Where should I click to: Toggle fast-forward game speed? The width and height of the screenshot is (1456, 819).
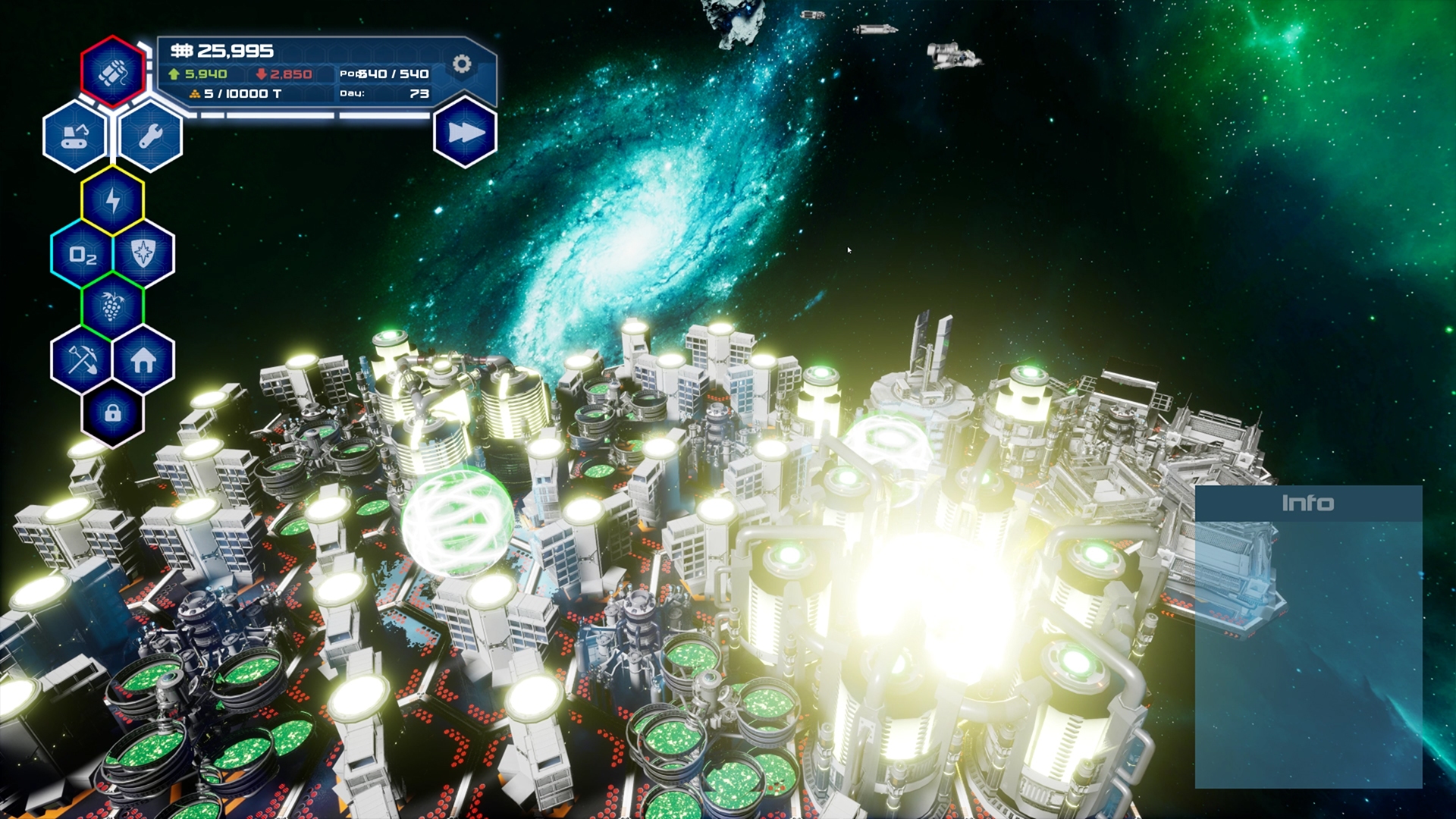coord(463,131)
